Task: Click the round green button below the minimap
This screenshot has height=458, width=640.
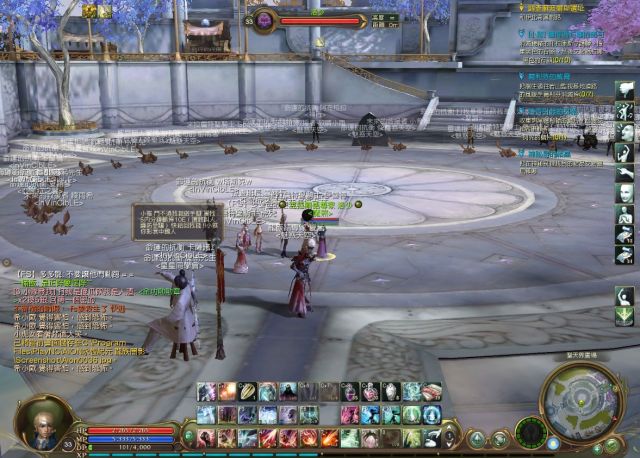Action: [x=611, y=444]
